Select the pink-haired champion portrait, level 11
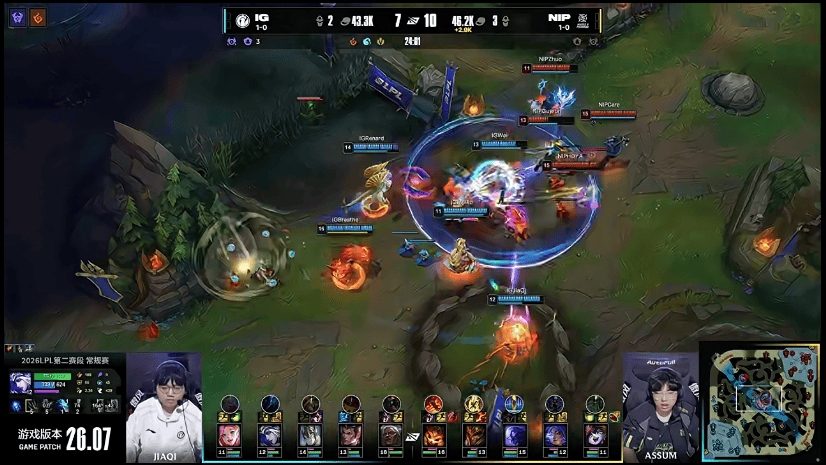The height and width of the screenshot is (465, 826). [x=230, y=435]
